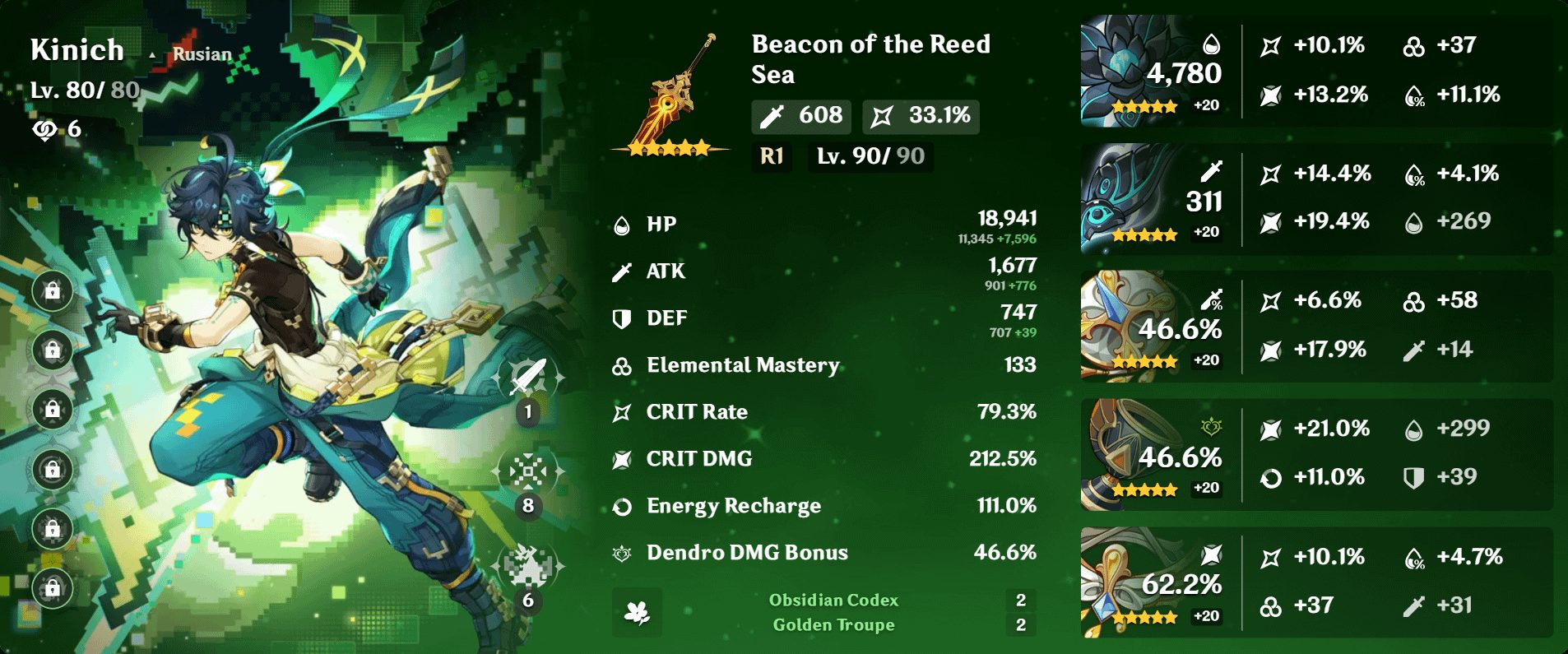Click the artifact set bonus leaf icon
This screenshot has height=654, width=1568.
[x=637, y=612]
